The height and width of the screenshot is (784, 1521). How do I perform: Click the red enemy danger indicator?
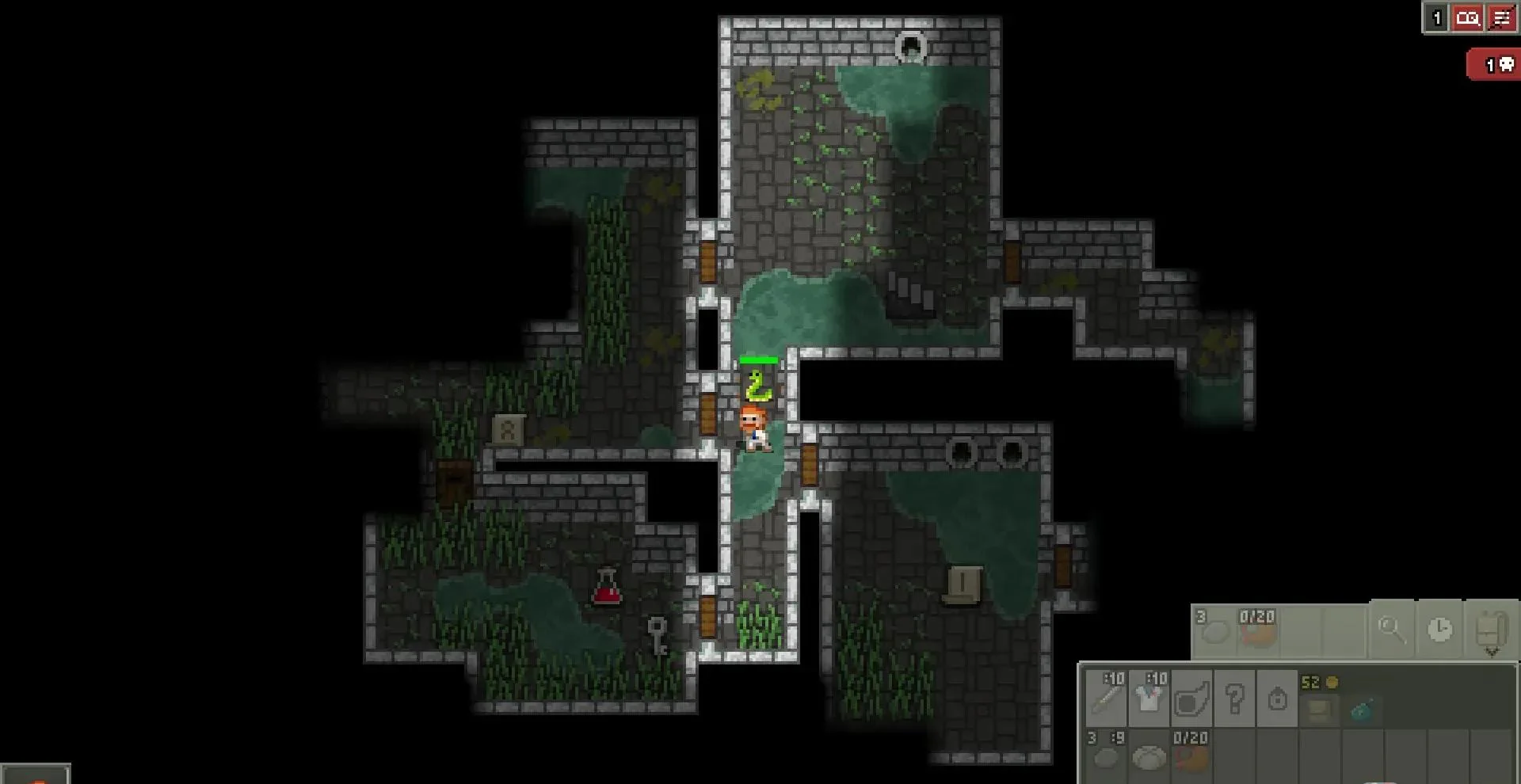click(1496, 65)
